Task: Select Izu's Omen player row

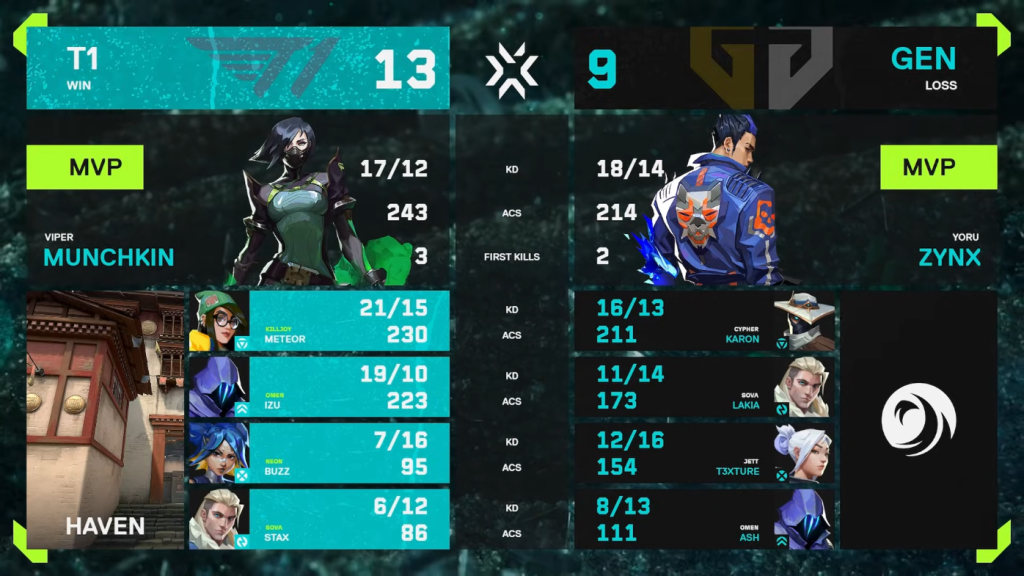Action: click(x=320, y=387)
